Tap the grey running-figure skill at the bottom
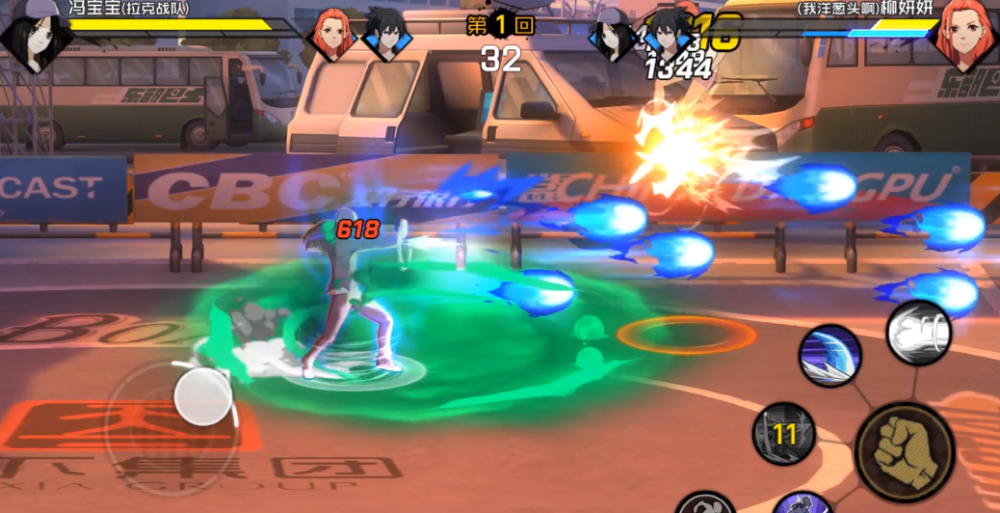The image size is (1000, 513). point(706,503)
